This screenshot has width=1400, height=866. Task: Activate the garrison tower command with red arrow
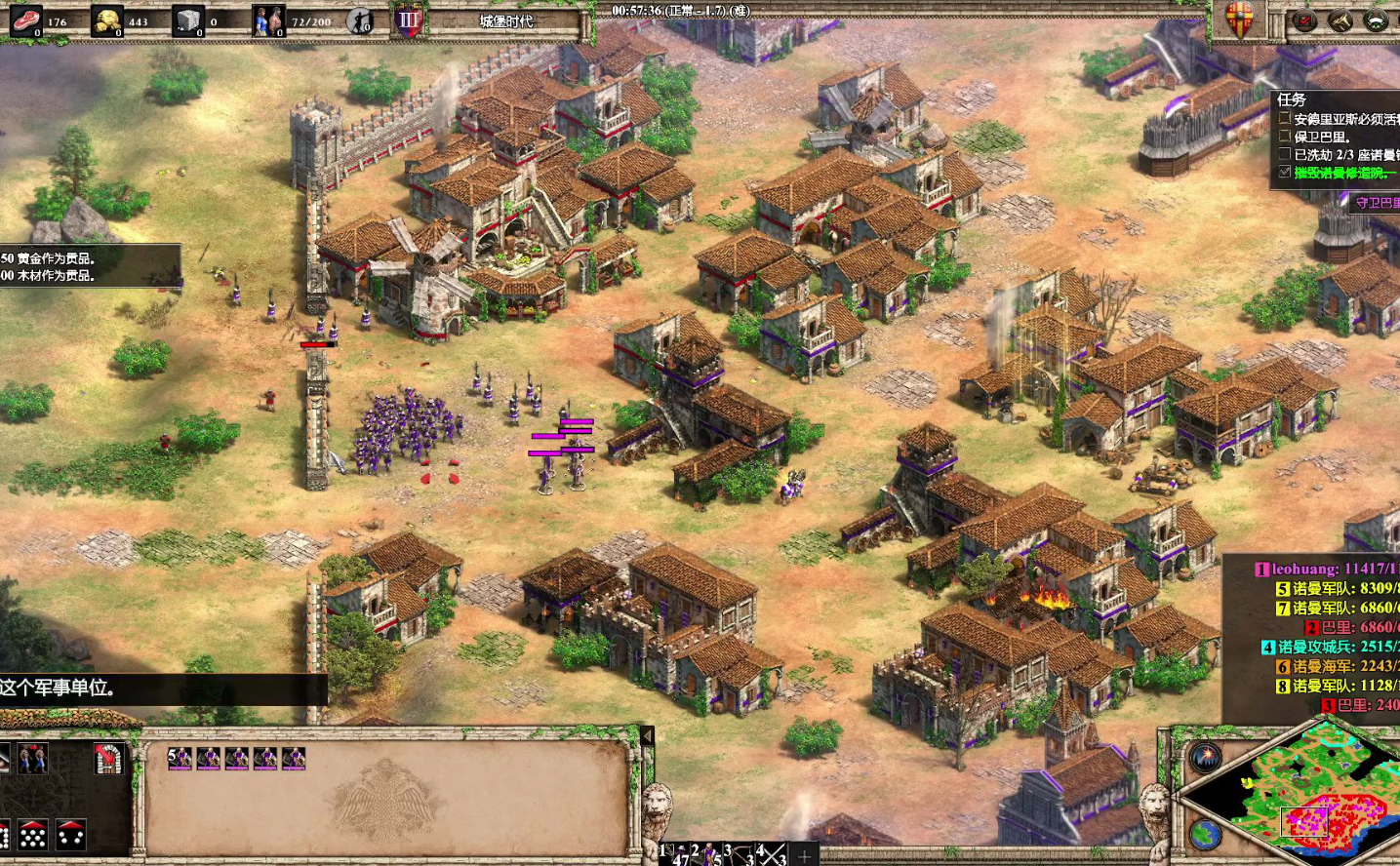click(108, 758)
